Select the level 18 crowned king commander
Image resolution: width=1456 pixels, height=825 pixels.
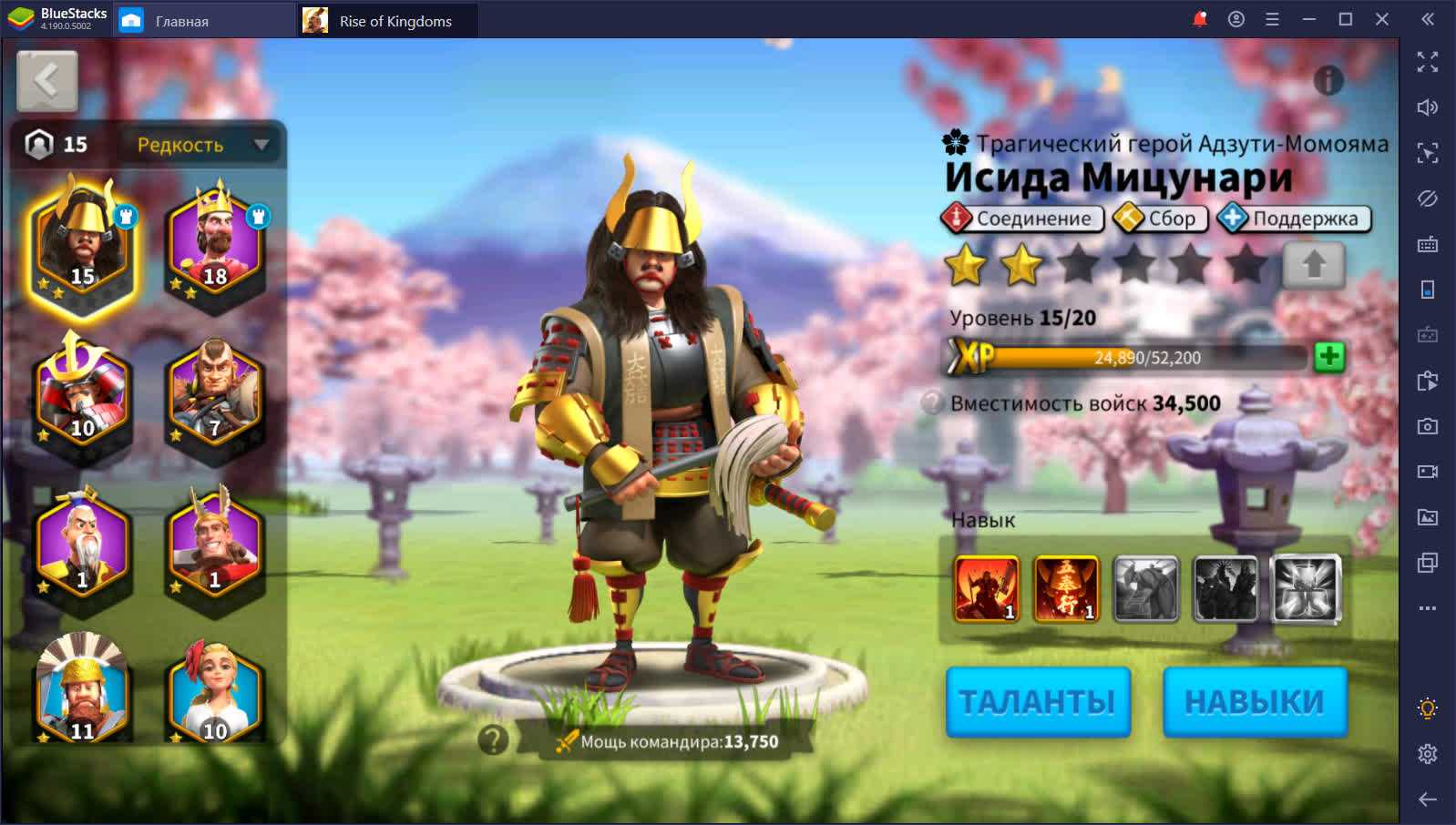click(x=215, y=246)
